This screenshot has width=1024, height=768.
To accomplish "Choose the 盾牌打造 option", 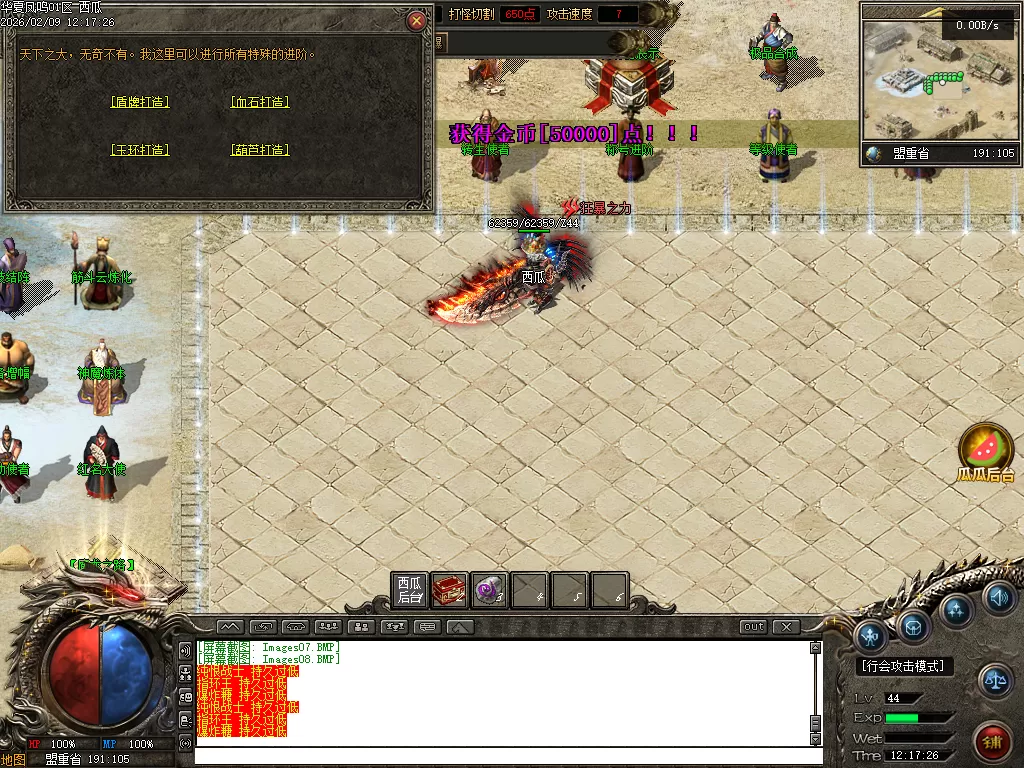I will (x=140, y=102).
